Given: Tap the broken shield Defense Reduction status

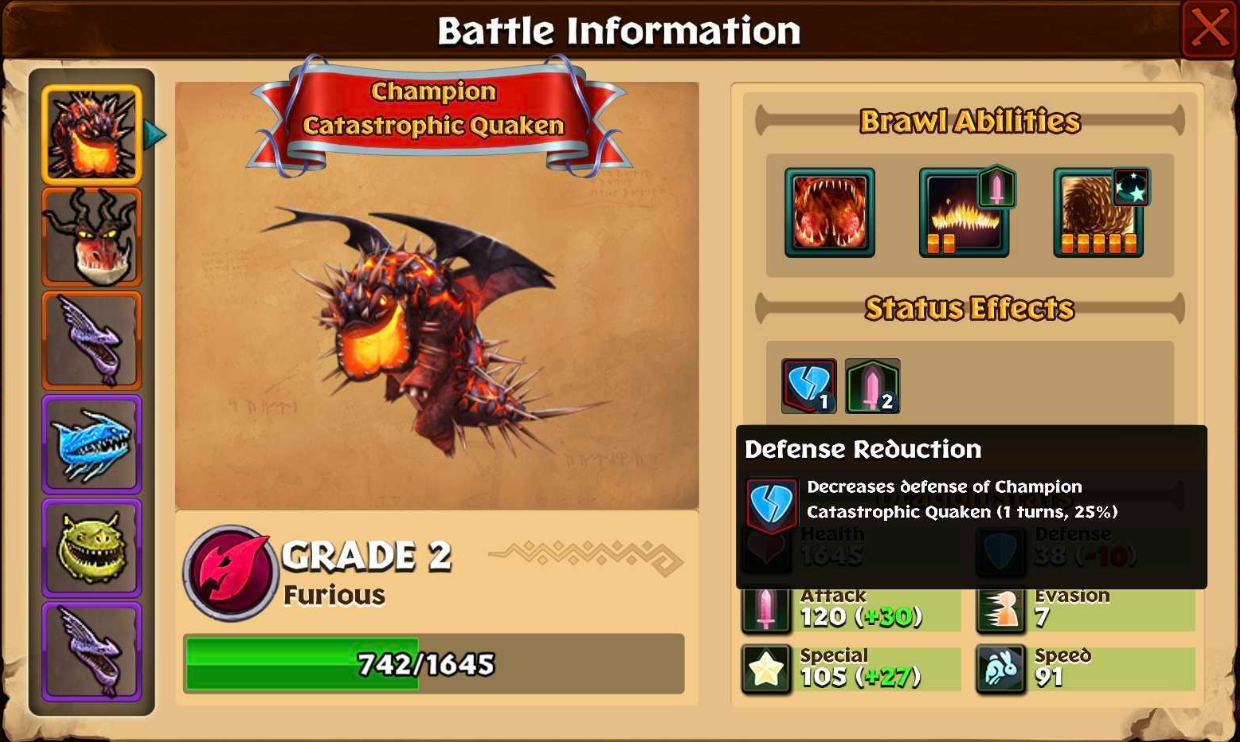Looking at the screenshot, I should coord(808,386).
